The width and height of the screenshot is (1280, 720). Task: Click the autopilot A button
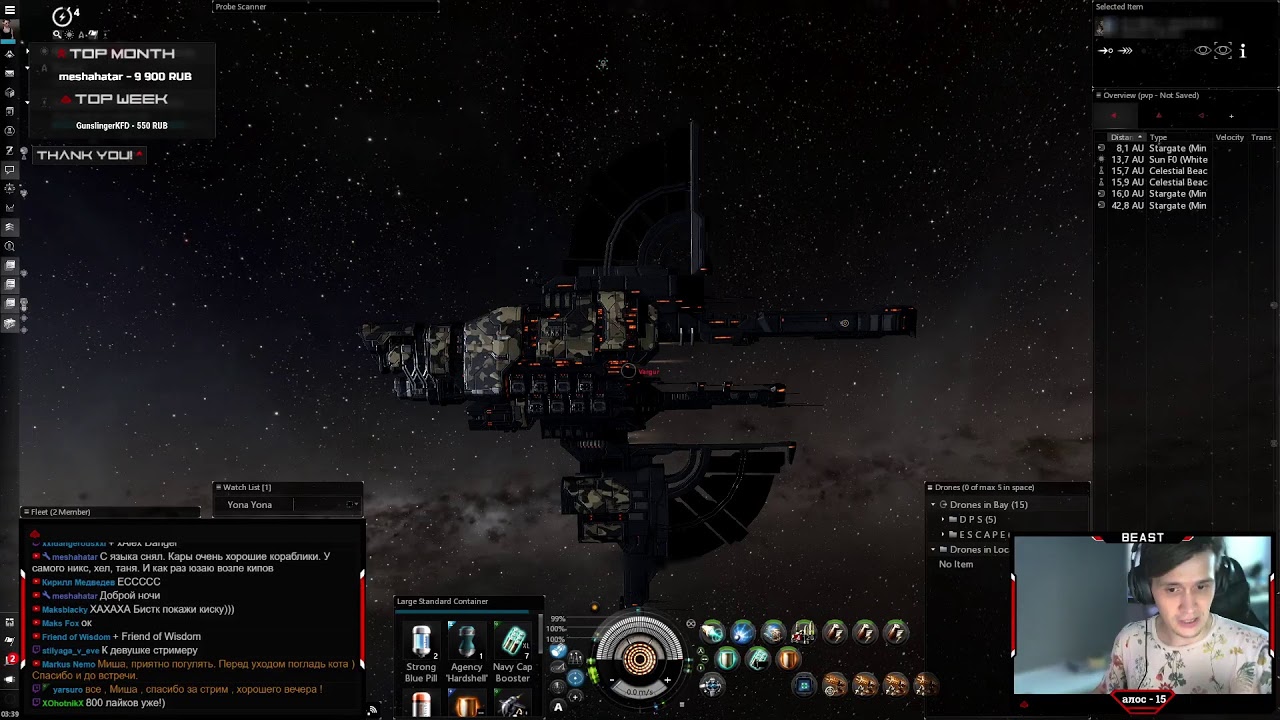558,708
